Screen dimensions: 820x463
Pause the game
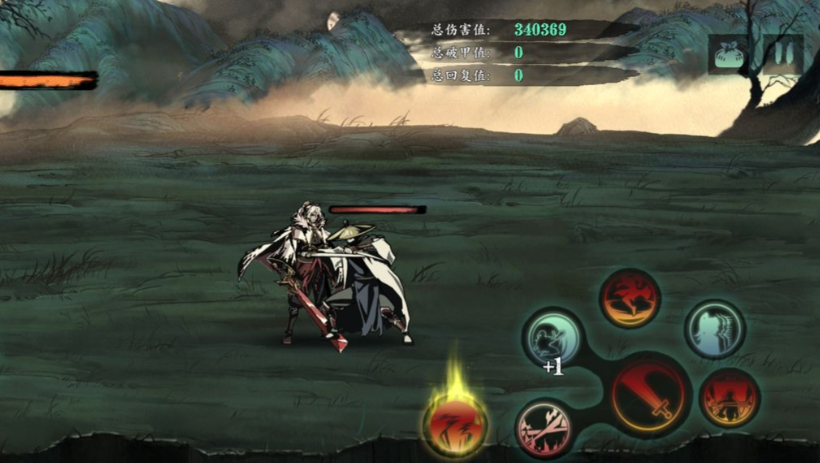tap(781, 54)
